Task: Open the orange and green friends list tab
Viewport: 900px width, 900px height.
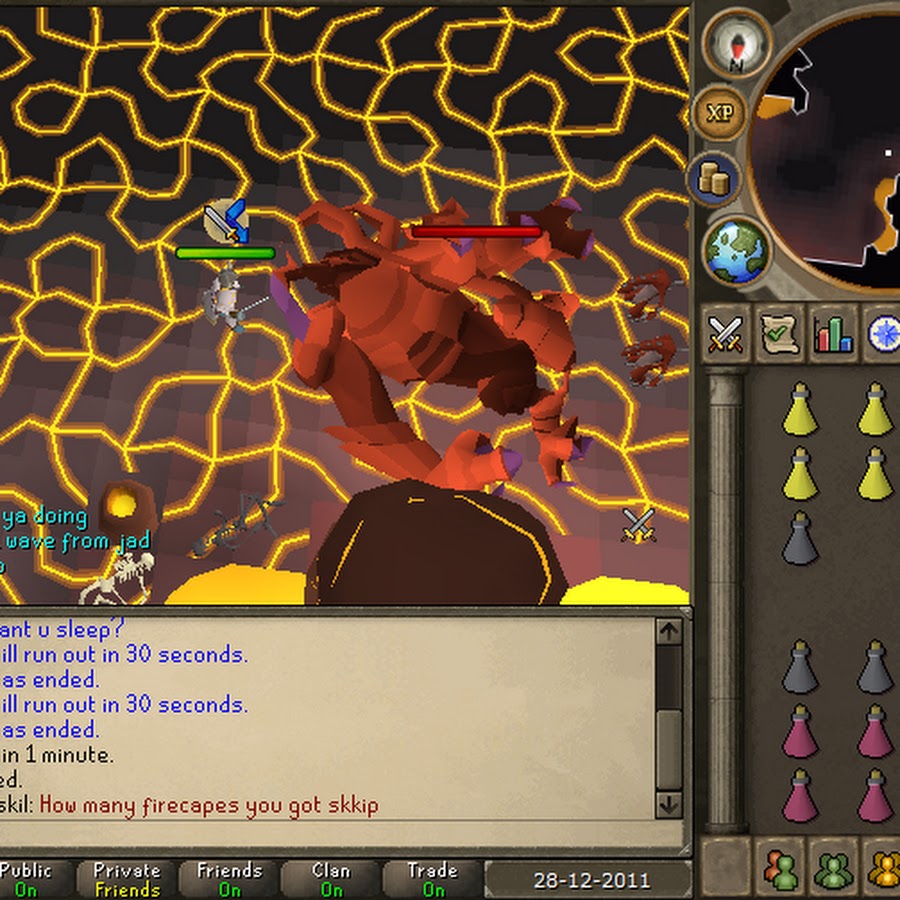Action: tap(781, 866)
